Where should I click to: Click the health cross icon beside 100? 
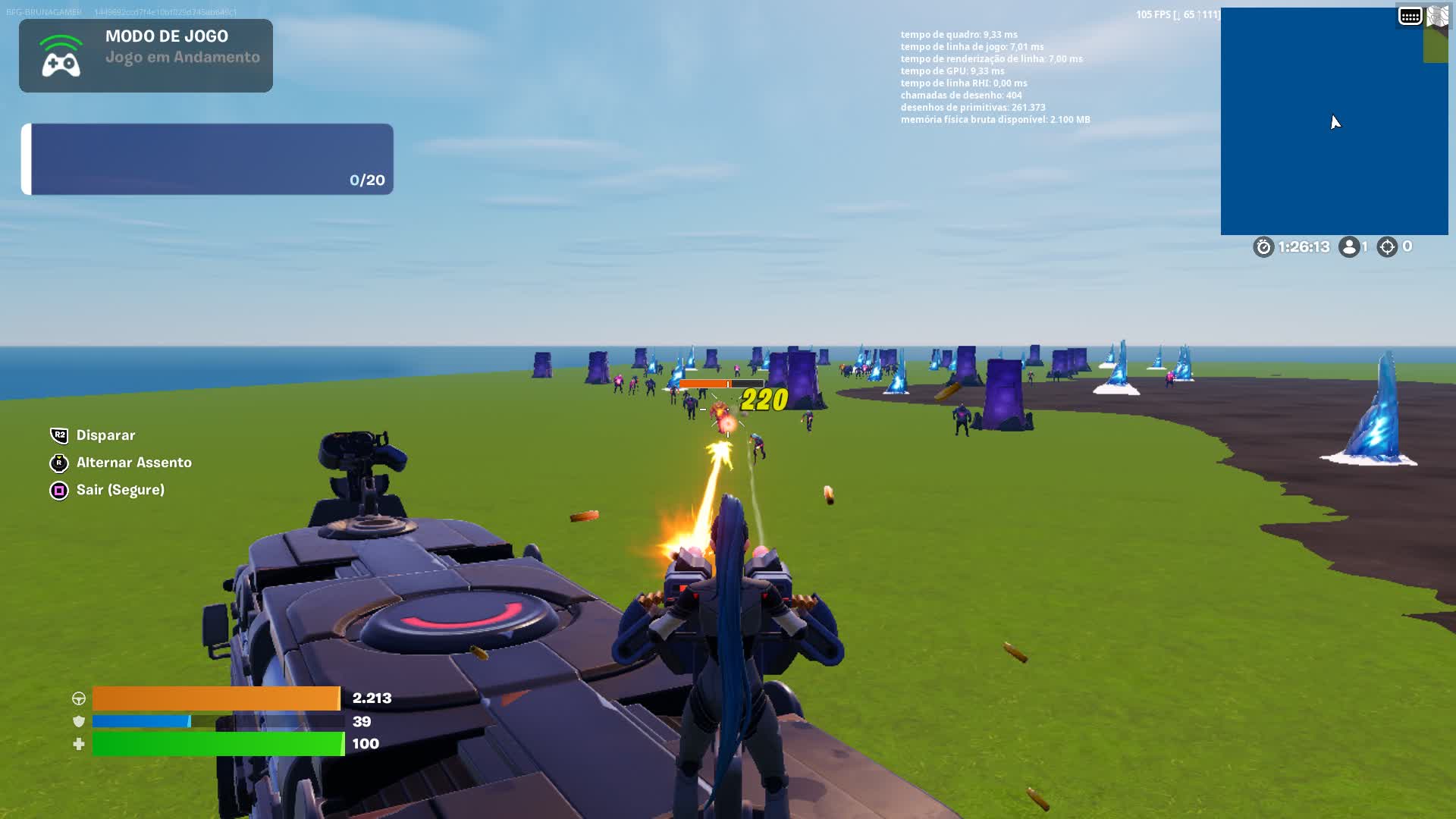pos(78,744)
